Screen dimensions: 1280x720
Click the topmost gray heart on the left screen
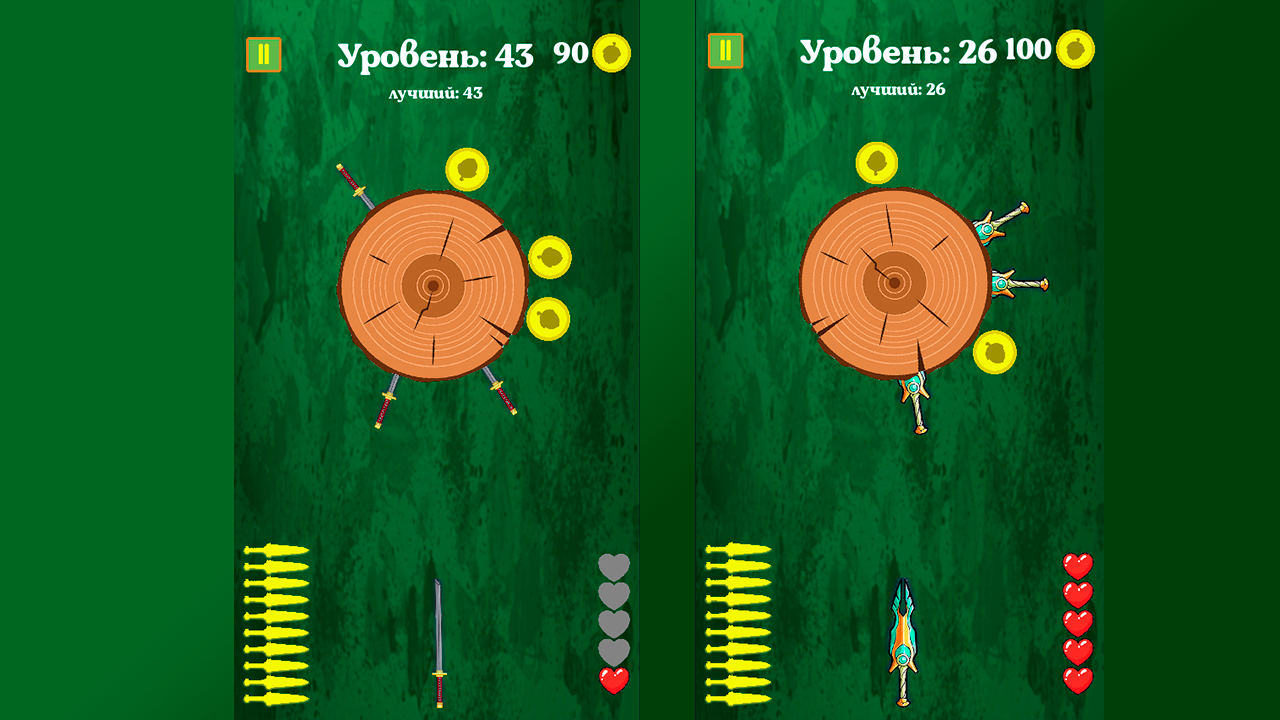point(613,565)
